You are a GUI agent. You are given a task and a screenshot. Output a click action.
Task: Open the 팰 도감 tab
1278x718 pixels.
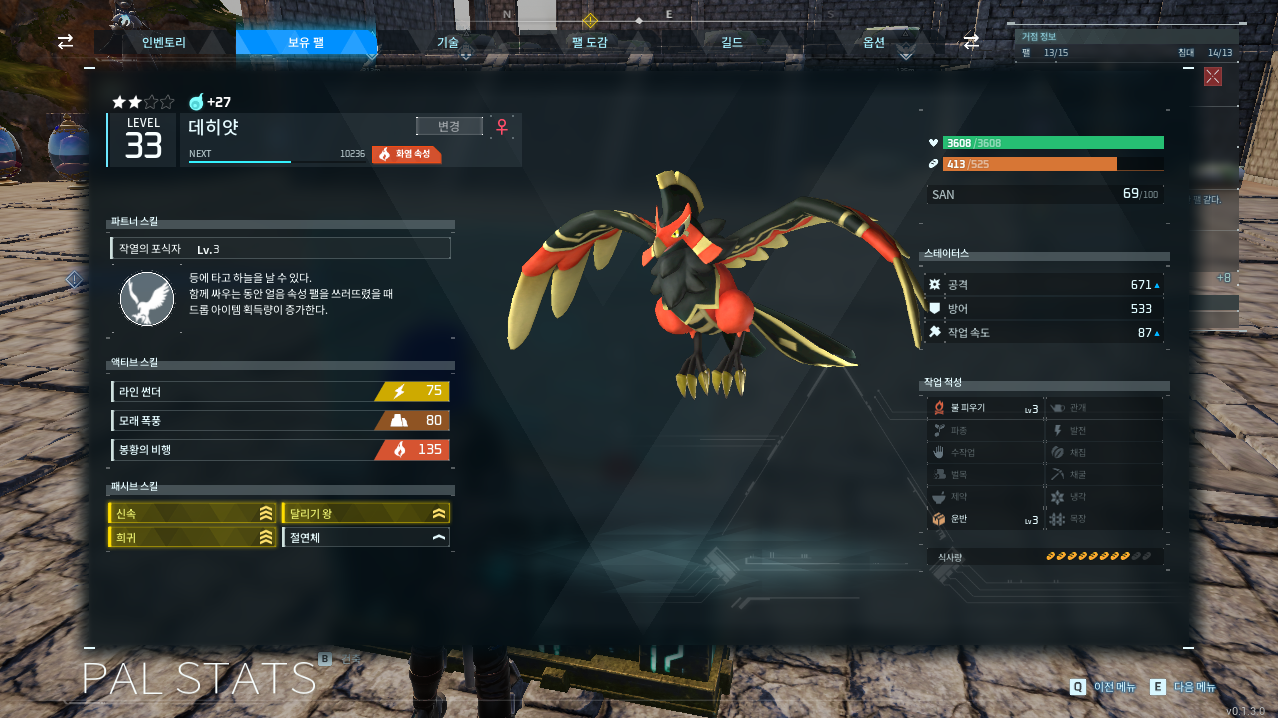[590, 42]
